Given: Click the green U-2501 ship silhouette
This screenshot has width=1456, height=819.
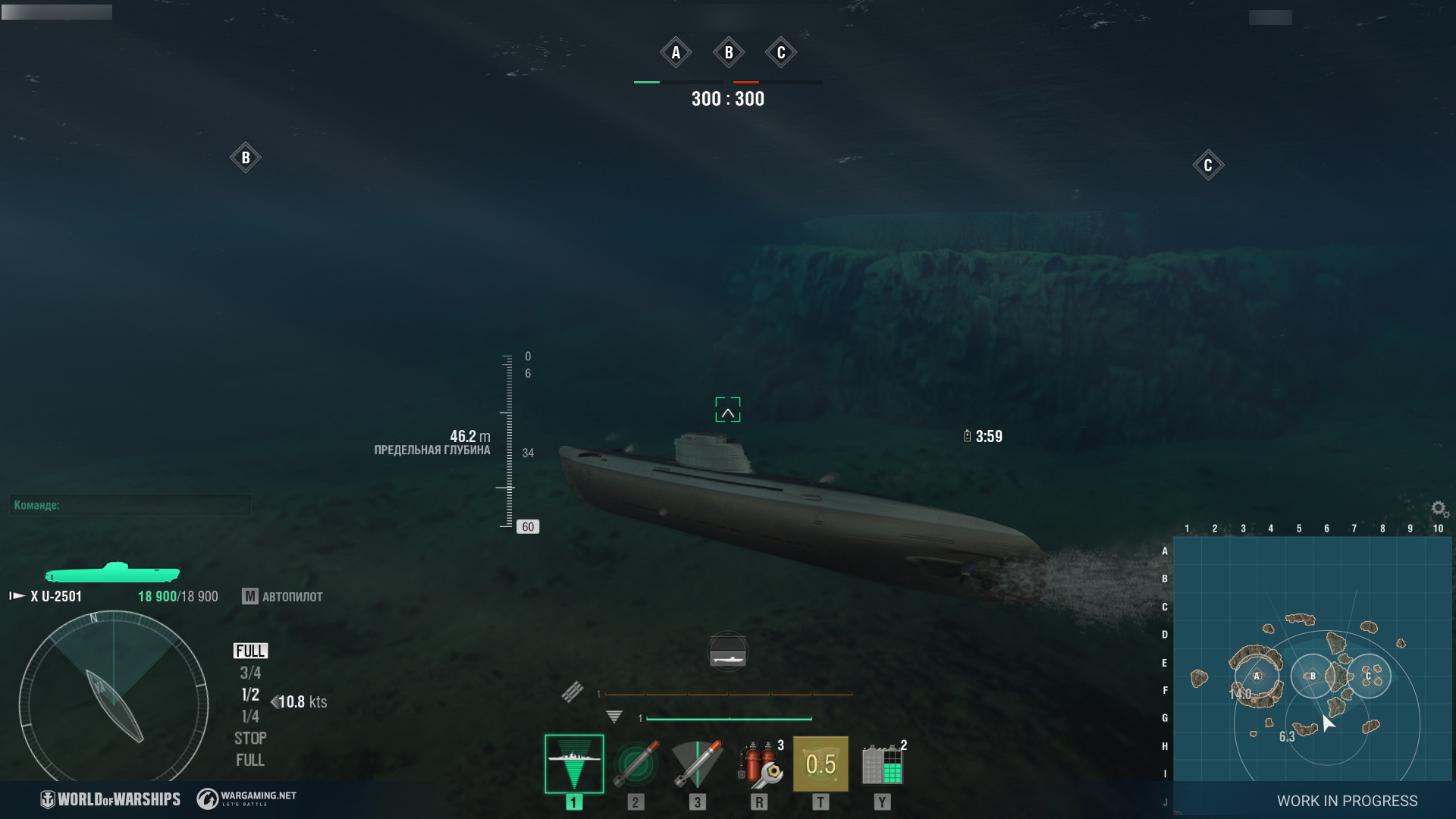Looking at the screenshot, I should (x=112, y=573).
